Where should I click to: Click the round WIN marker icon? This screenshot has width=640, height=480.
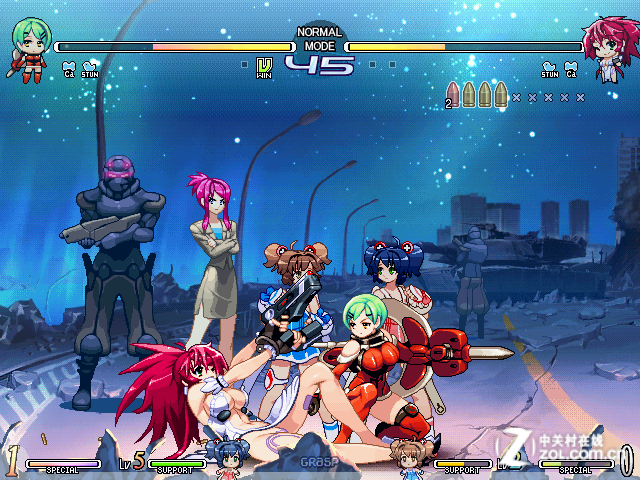264,67
